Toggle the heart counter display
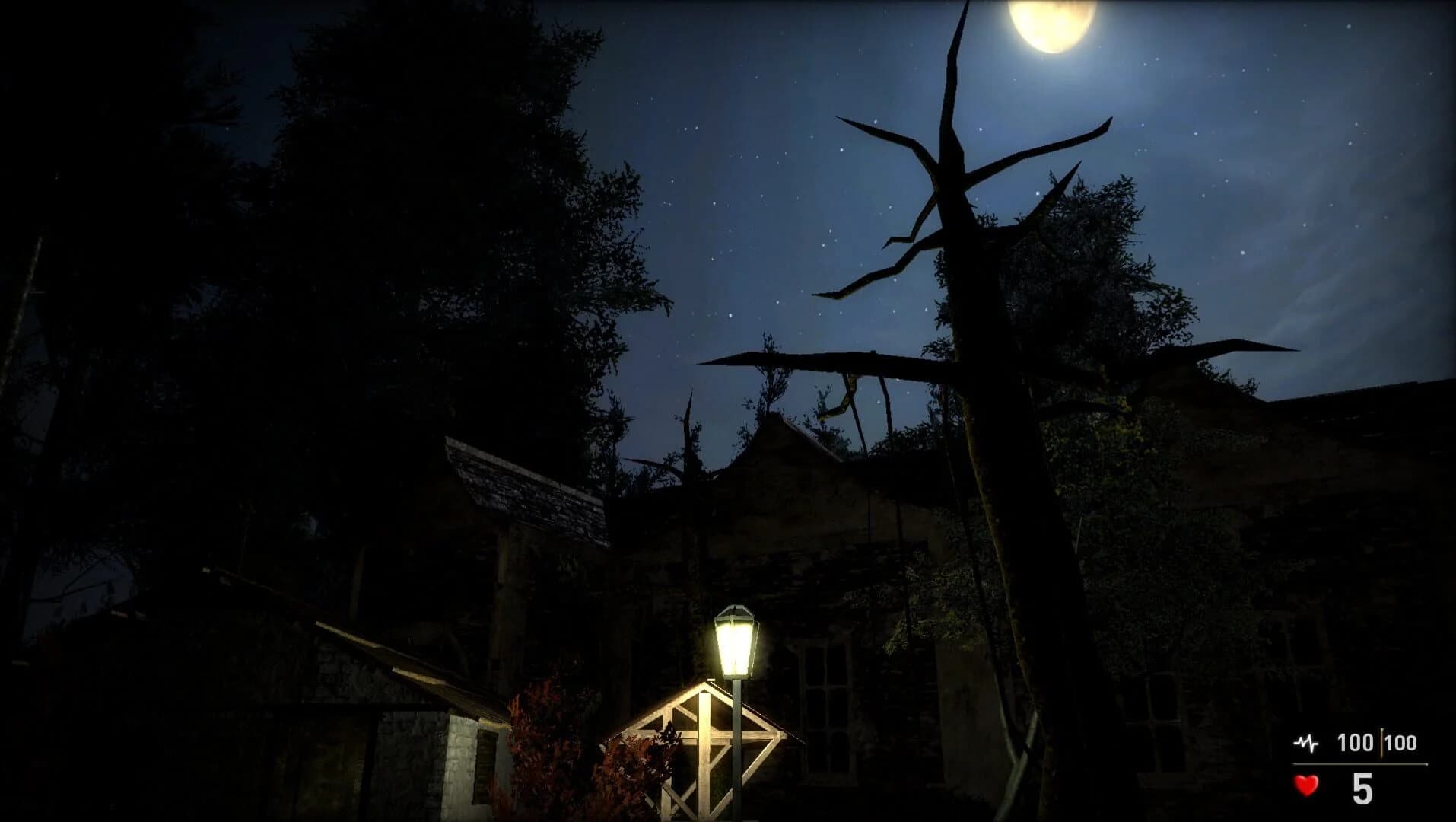Screen dimensions: 1456x822 [x=1305, y=787]
